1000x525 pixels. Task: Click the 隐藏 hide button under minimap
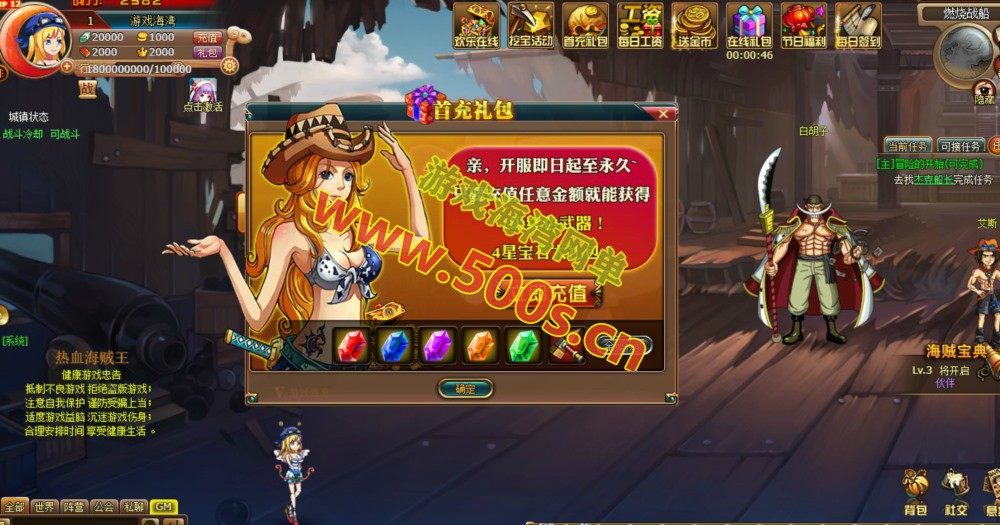click(985, 99)
